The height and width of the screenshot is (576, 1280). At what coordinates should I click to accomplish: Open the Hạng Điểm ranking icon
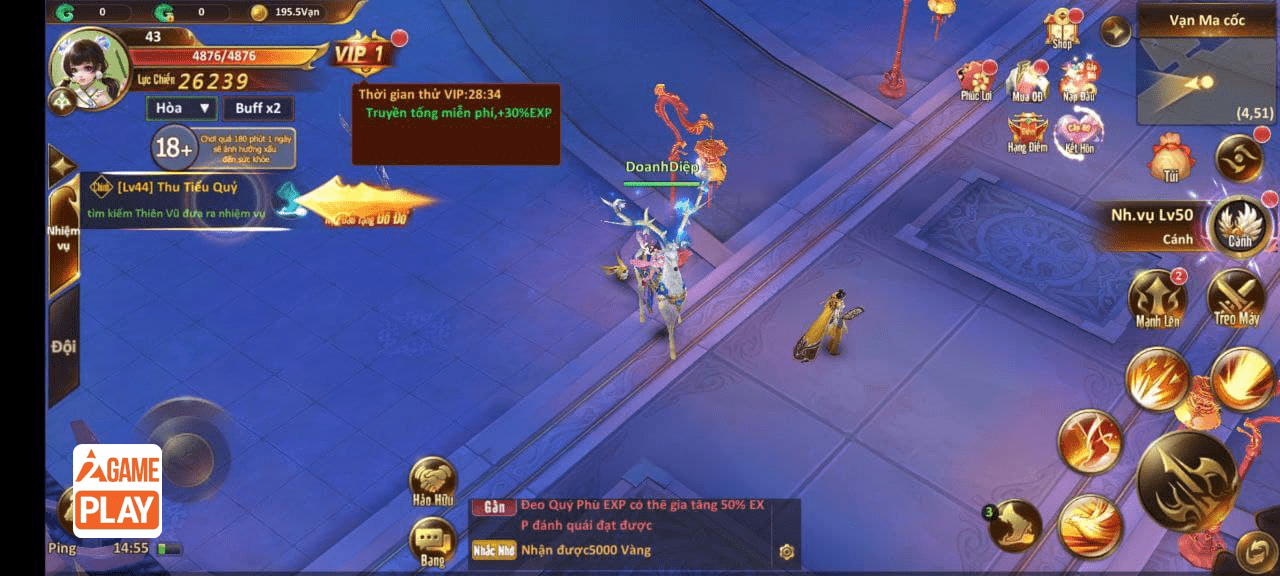tap(1027, 132)
